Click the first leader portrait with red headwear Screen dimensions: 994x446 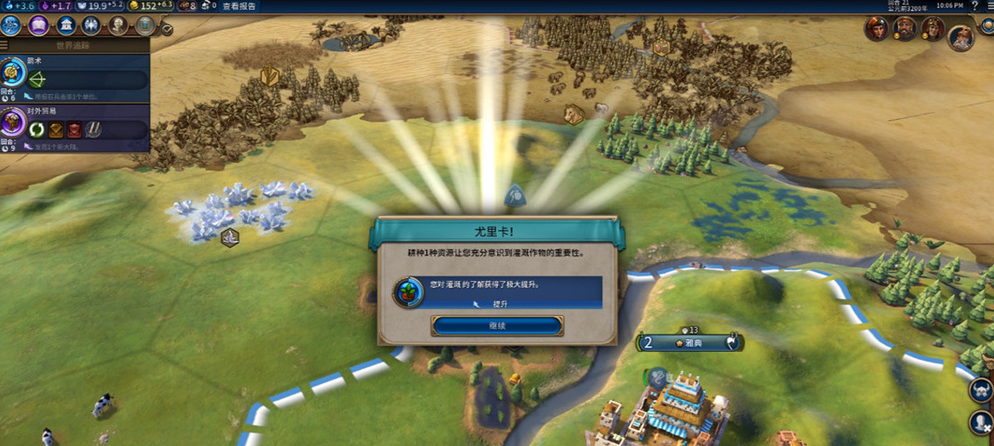pyautogui.click(x=877, y=28)
